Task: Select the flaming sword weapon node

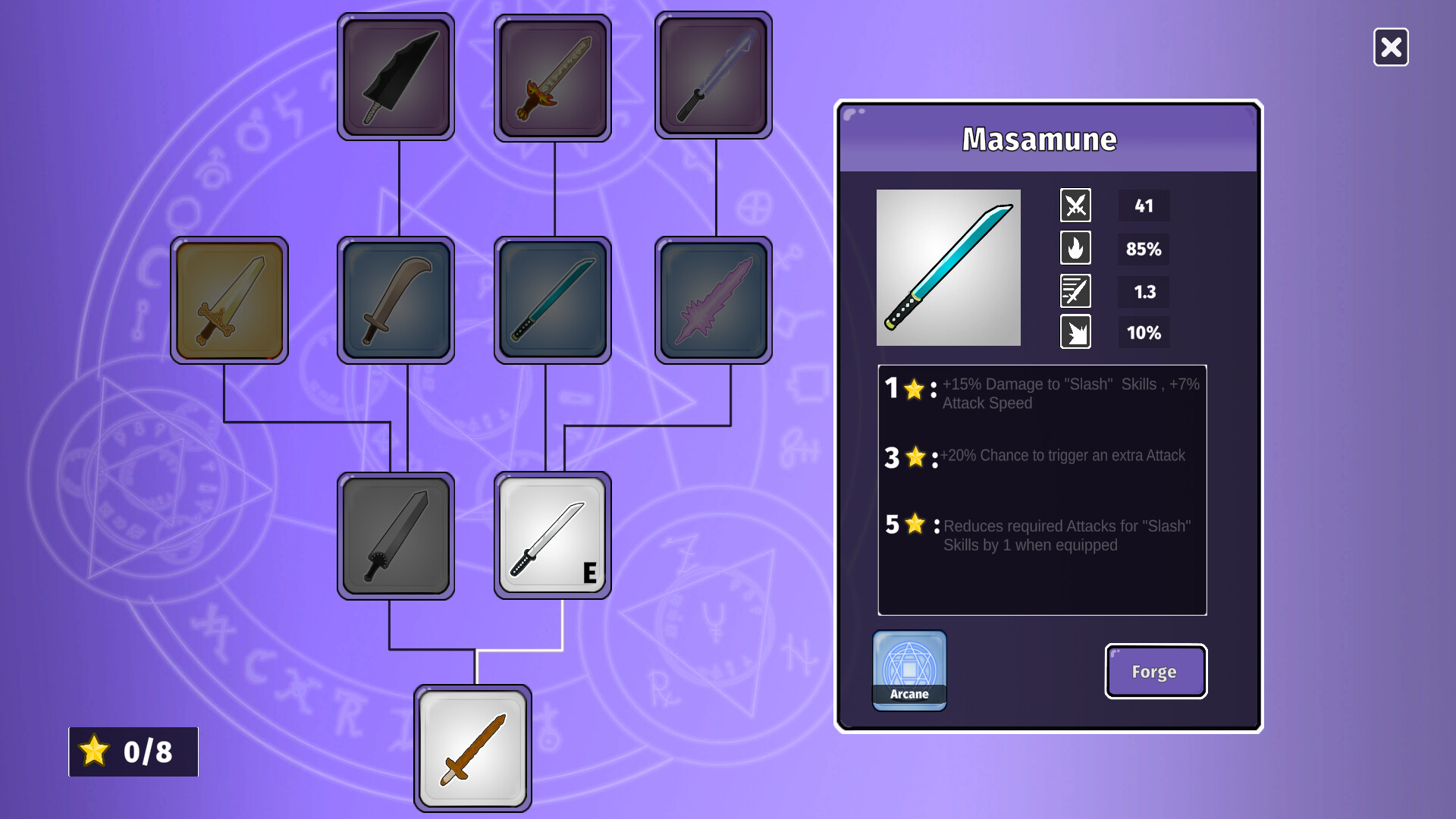Action: [x=551, y=76]
